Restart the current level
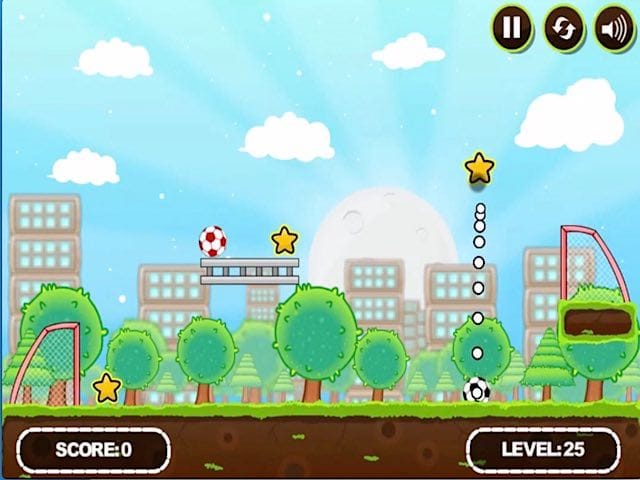 [x=564, y=28]
